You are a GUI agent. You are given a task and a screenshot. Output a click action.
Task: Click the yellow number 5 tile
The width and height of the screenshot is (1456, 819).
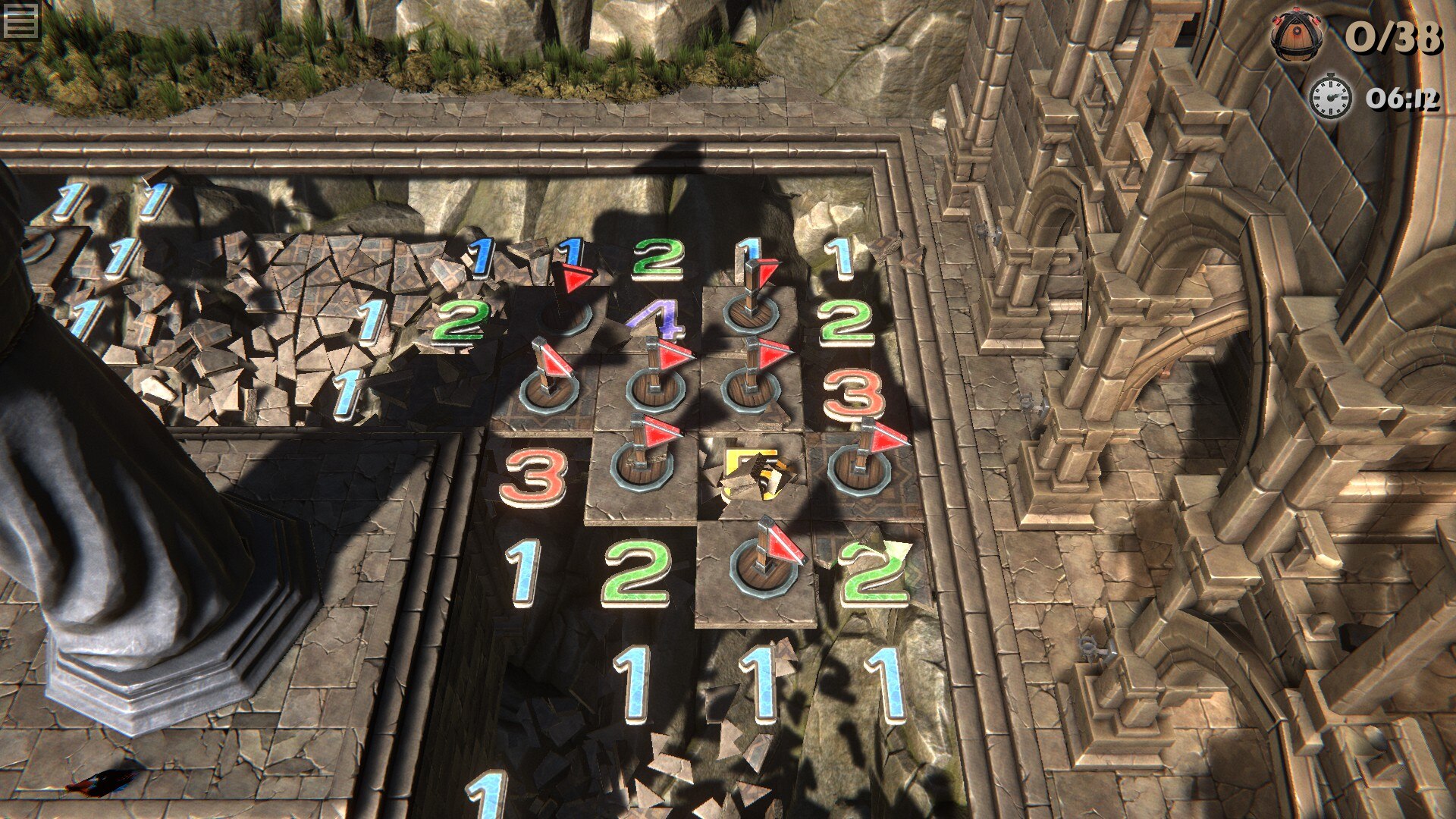752,475
